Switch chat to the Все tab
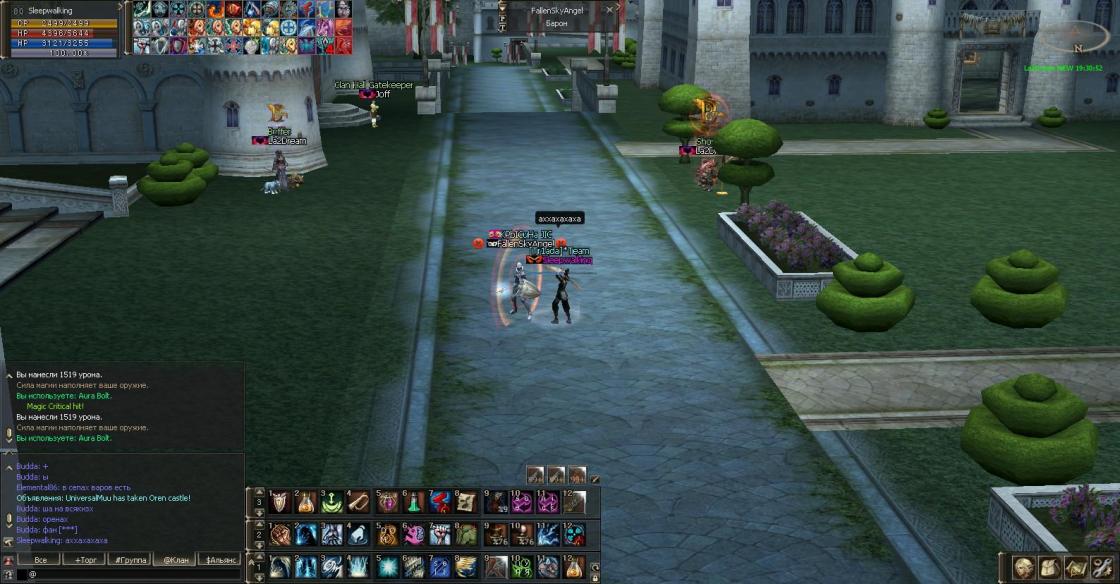The image size is (1120, 584). click(40, 560)
